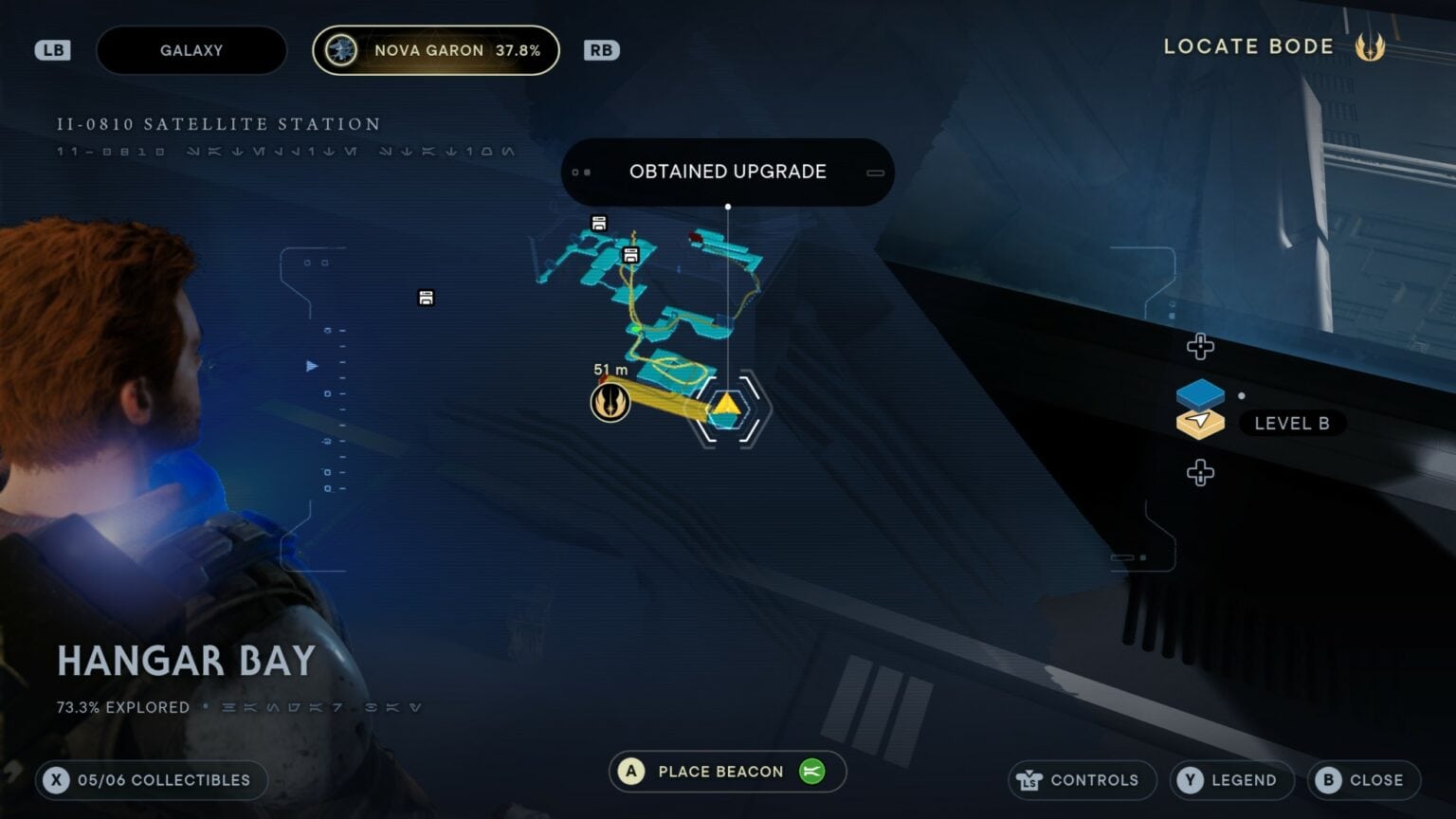
Task: Click the lower cross to view the level below
Action: click(x=1200, y=471)
